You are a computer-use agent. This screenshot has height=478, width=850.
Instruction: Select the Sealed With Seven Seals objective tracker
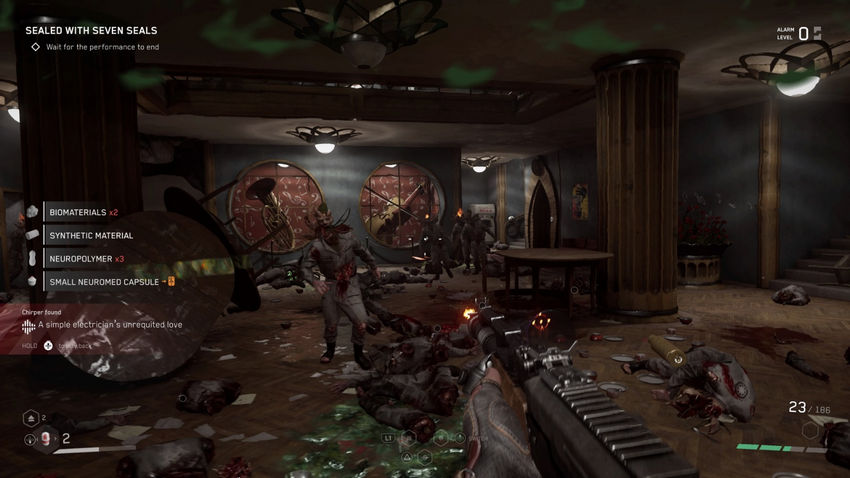coord(90,30)
